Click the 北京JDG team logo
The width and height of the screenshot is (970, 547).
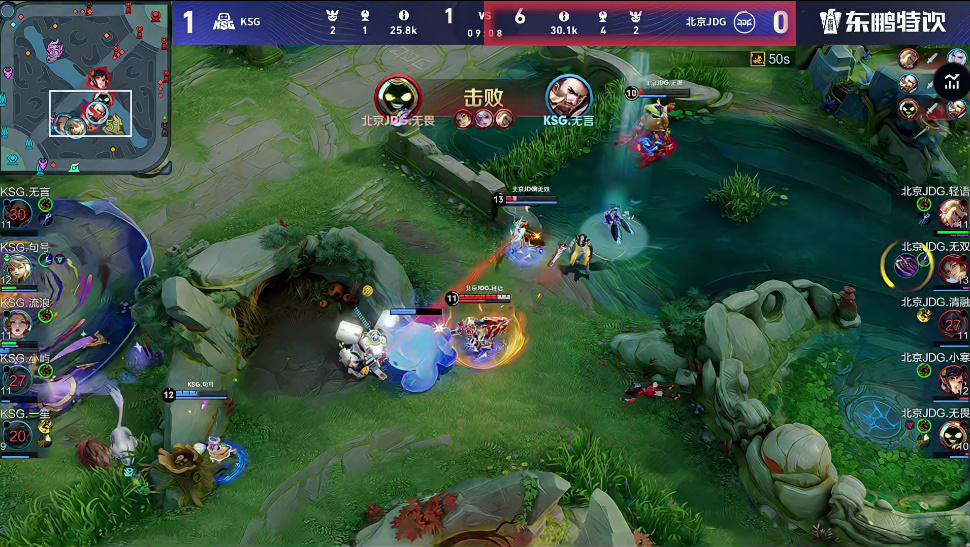point(744,22)
